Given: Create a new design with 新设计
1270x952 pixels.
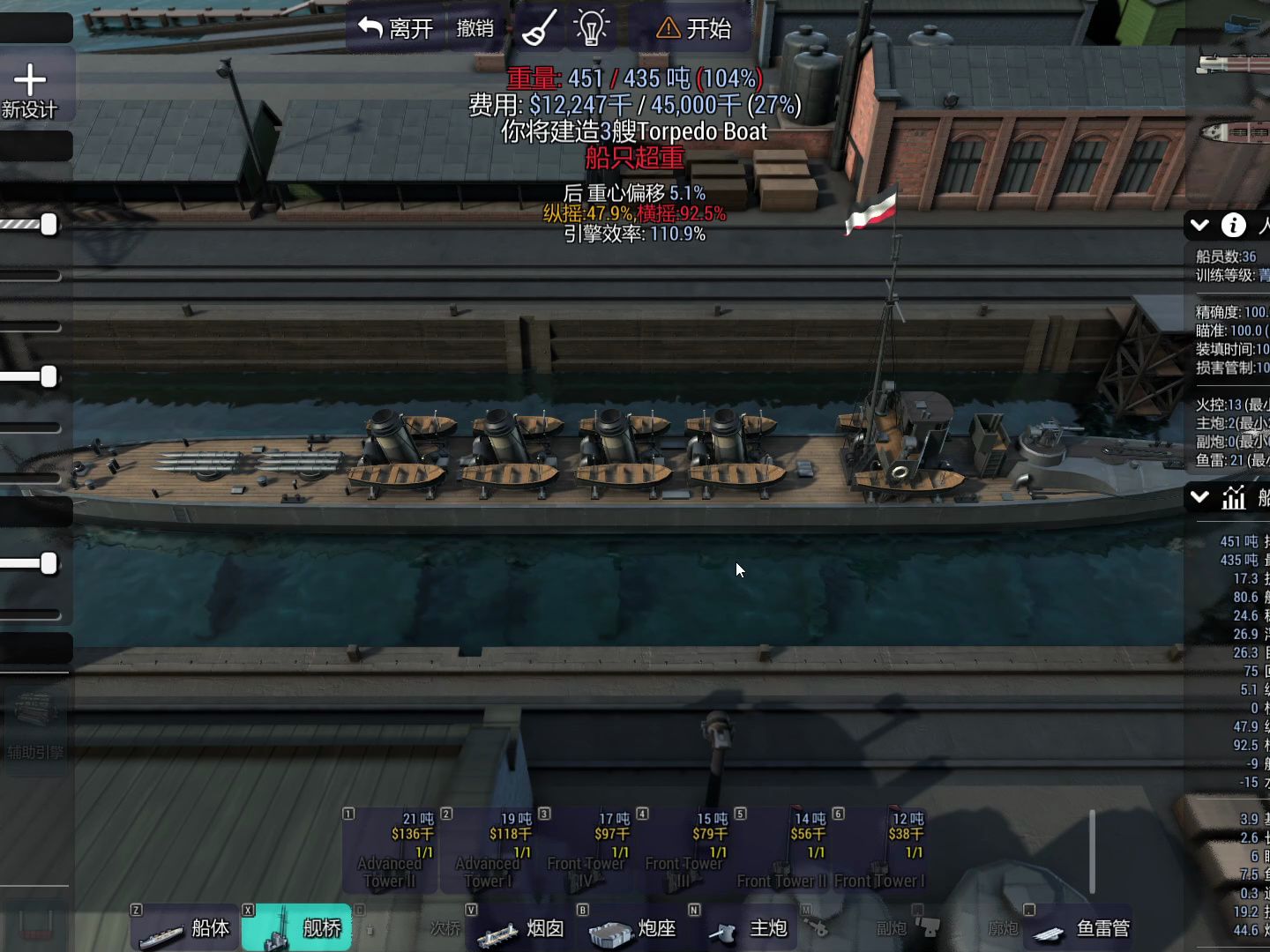Looking at the screenshot, I should point(30,91).
